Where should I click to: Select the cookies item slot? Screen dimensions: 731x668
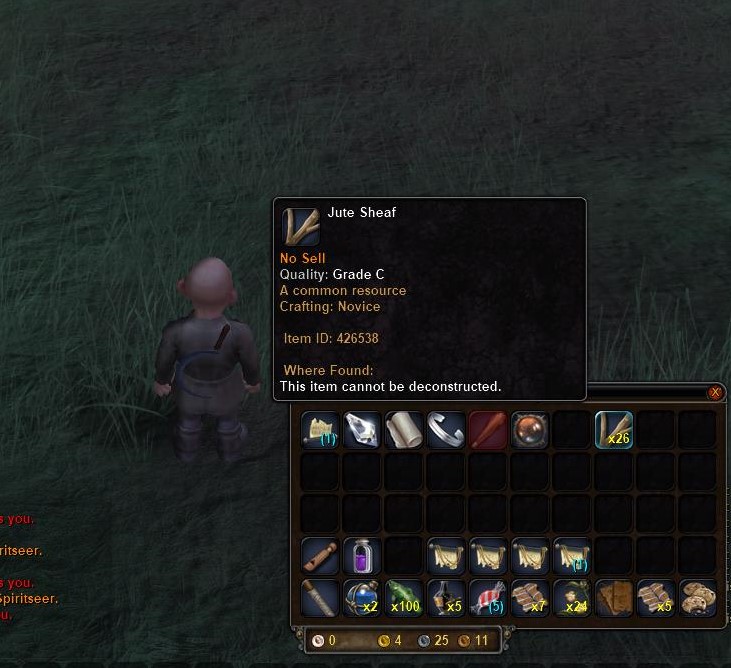697,598
